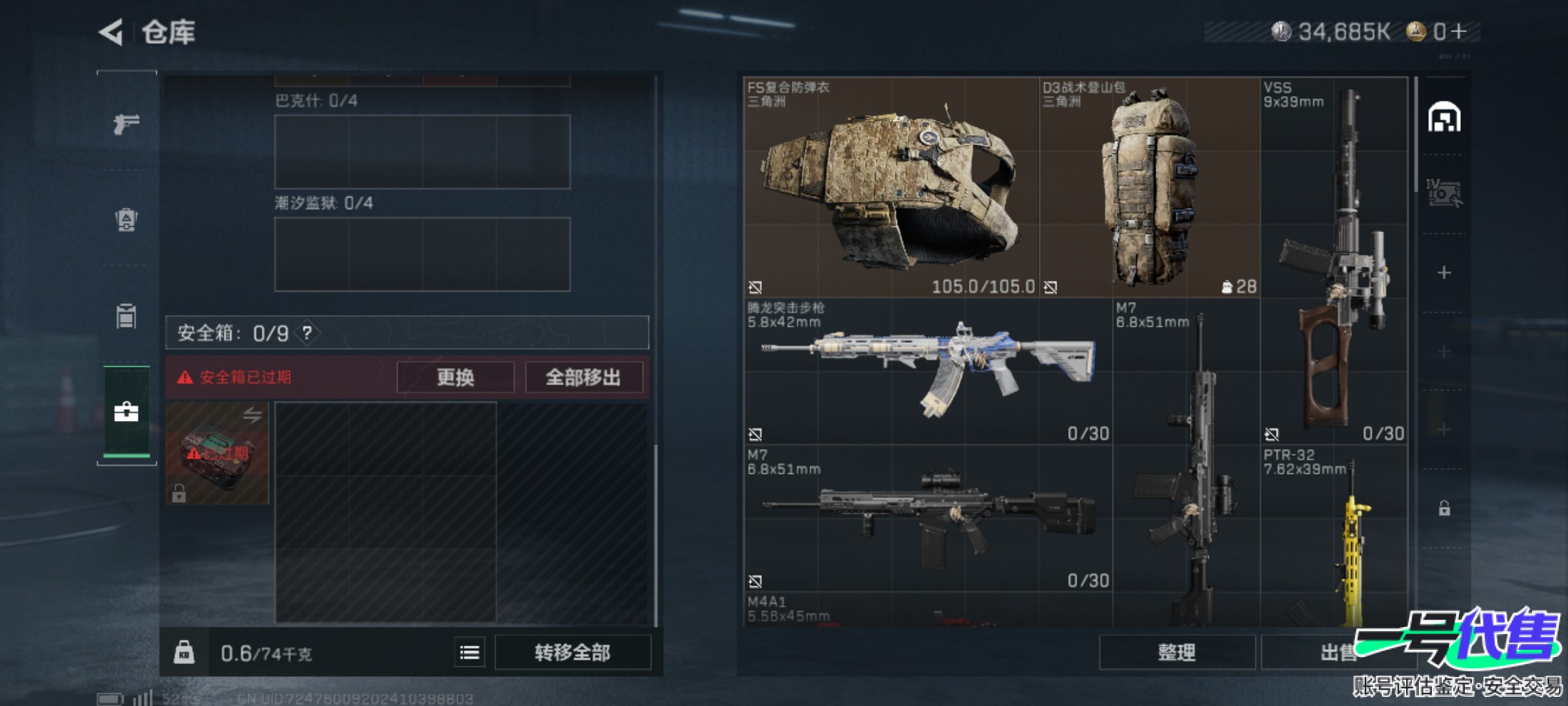
Task: Open the main stash page icon
Action: 1445,118
